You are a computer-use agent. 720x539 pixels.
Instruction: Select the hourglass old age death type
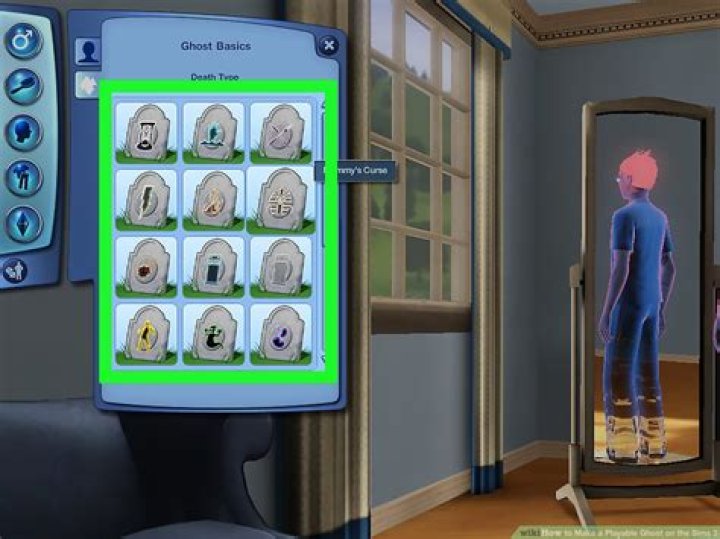coord(146,132)
